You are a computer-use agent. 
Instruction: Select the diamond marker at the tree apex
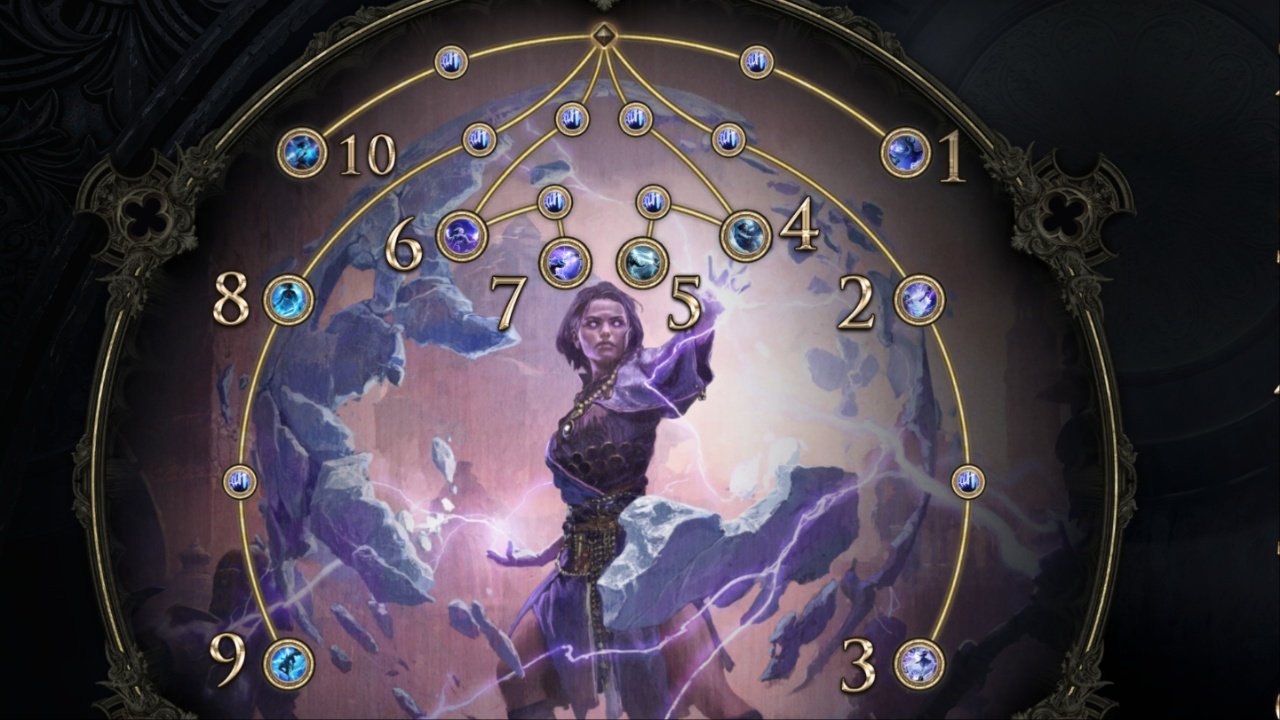(x=605, y=34)
